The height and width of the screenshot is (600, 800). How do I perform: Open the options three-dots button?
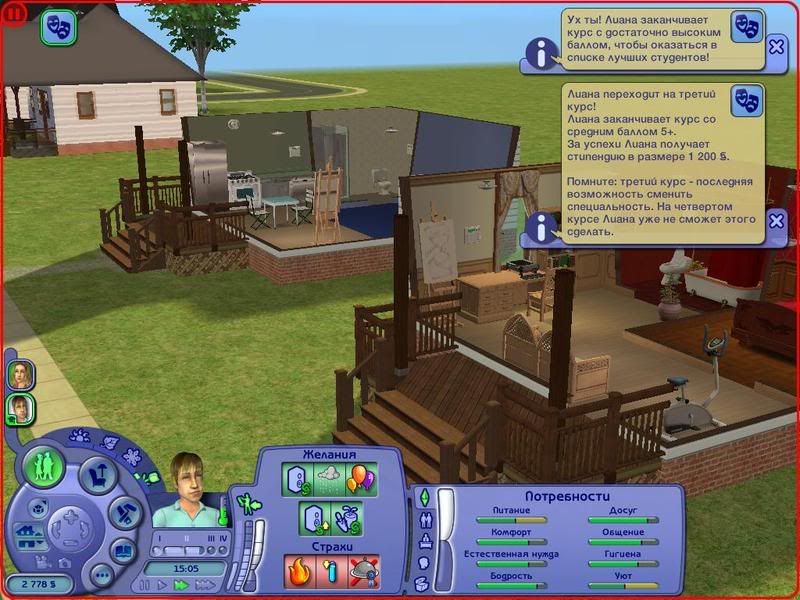(101, 576)
